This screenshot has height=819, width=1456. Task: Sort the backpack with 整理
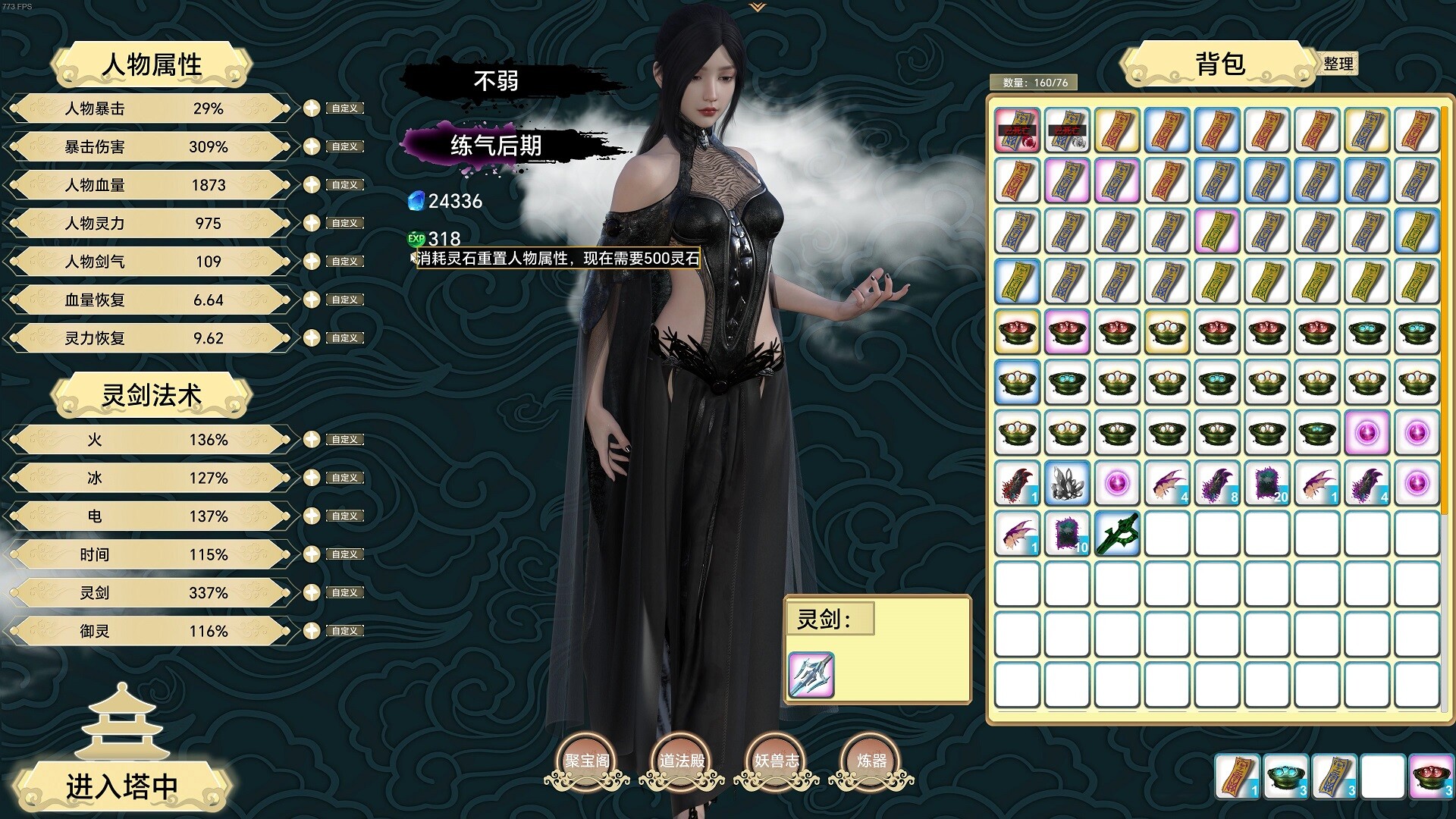click(x=1338, y=64)
